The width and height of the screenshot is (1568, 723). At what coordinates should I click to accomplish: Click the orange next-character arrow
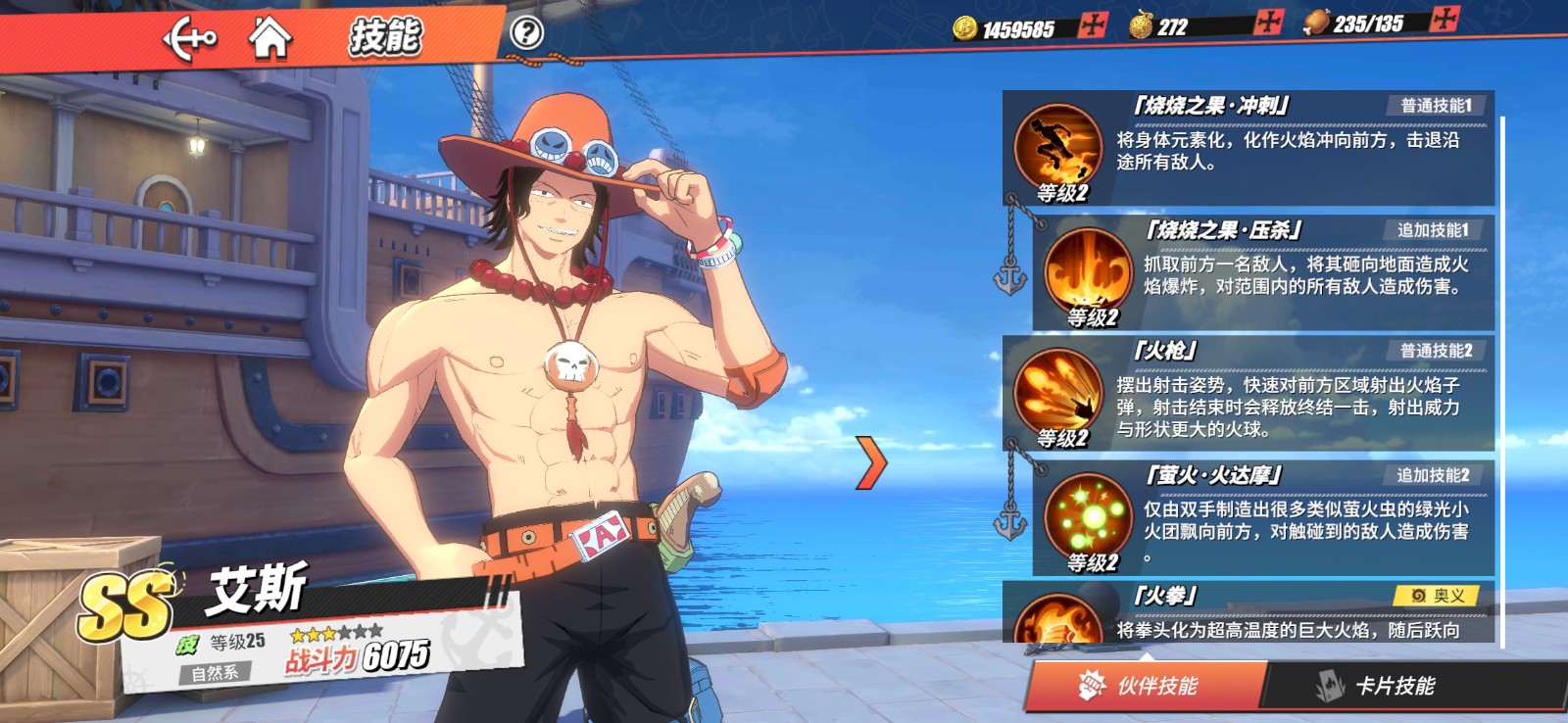pyautogui.click(x=869, y=462)
